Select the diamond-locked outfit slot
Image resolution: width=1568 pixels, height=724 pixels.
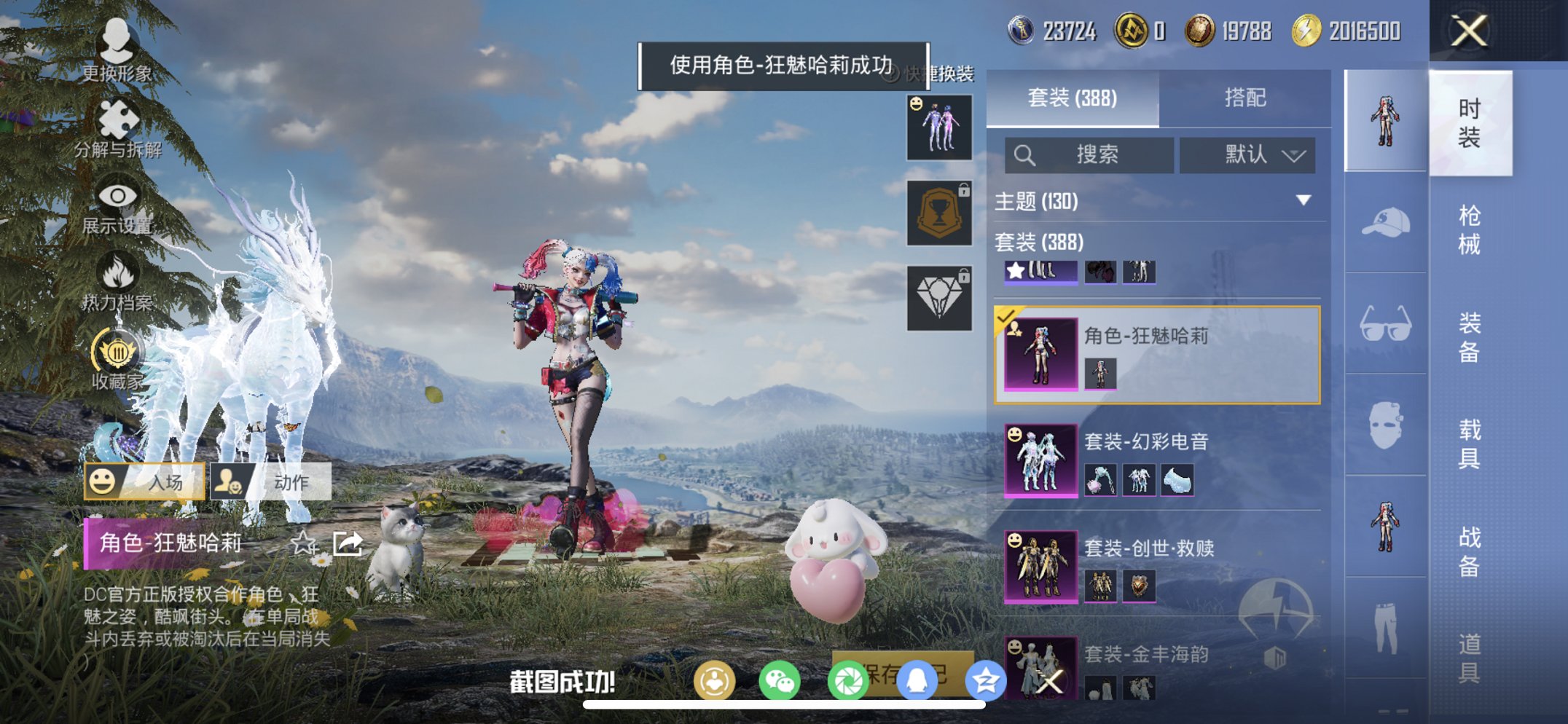click(938, 297)
